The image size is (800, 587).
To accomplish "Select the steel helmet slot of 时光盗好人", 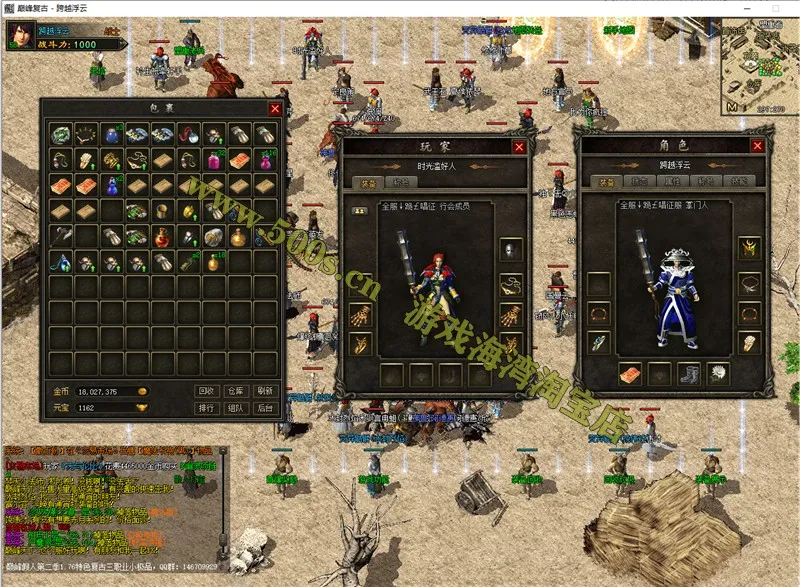I will tap(511, 250).
